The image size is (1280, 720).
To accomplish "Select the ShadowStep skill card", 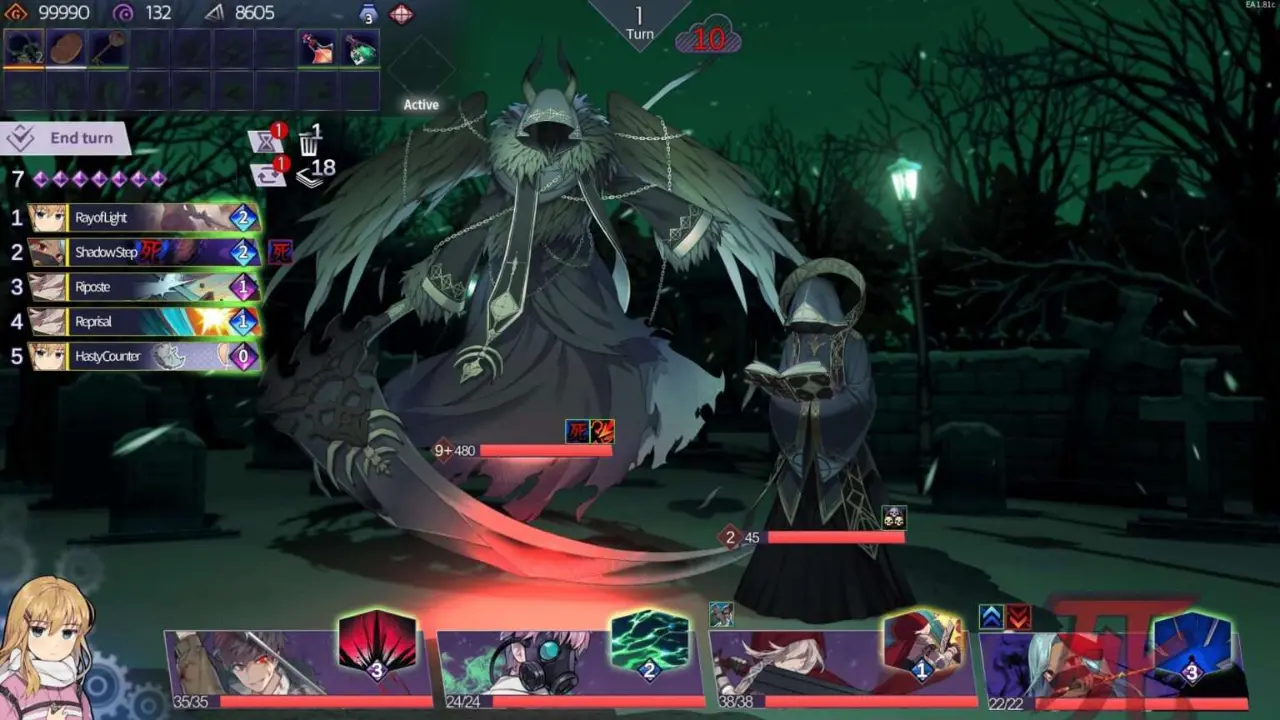I will [146, 252].
